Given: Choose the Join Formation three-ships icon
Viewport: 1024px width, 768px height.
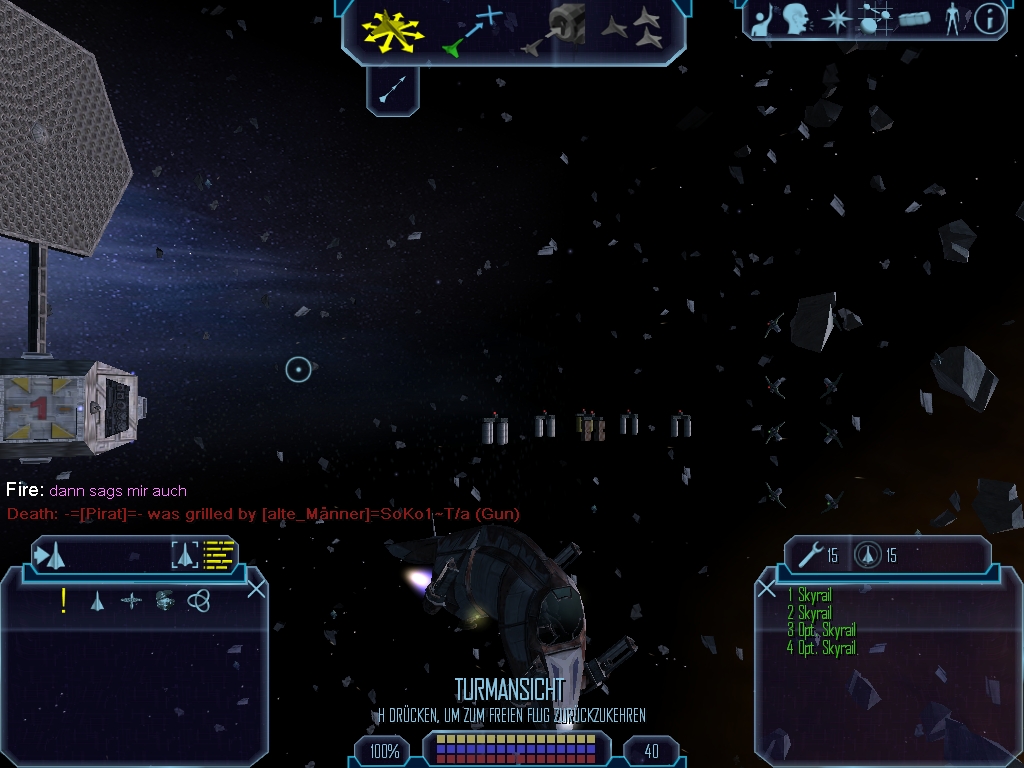Looking at the screenshot, I should point(632,30).
